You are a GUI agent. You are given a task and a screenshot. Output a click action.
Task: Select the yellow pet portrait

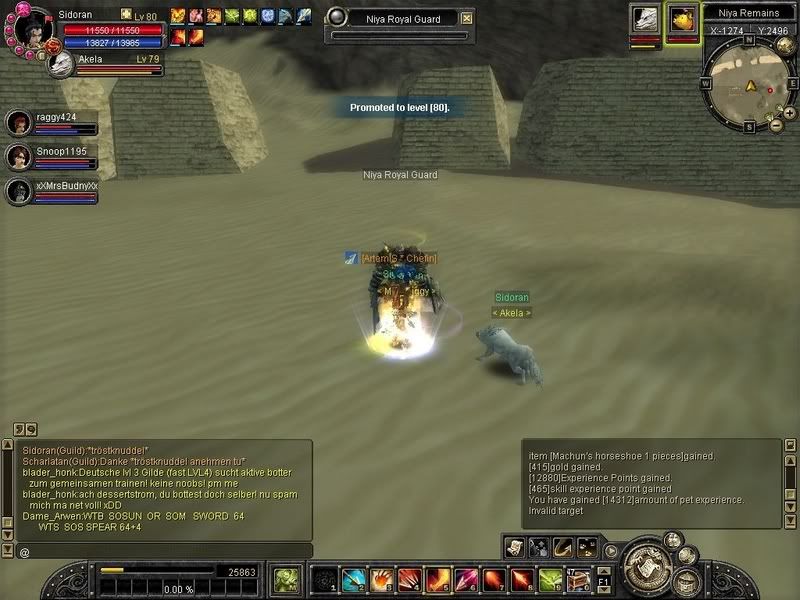[682, 20]
